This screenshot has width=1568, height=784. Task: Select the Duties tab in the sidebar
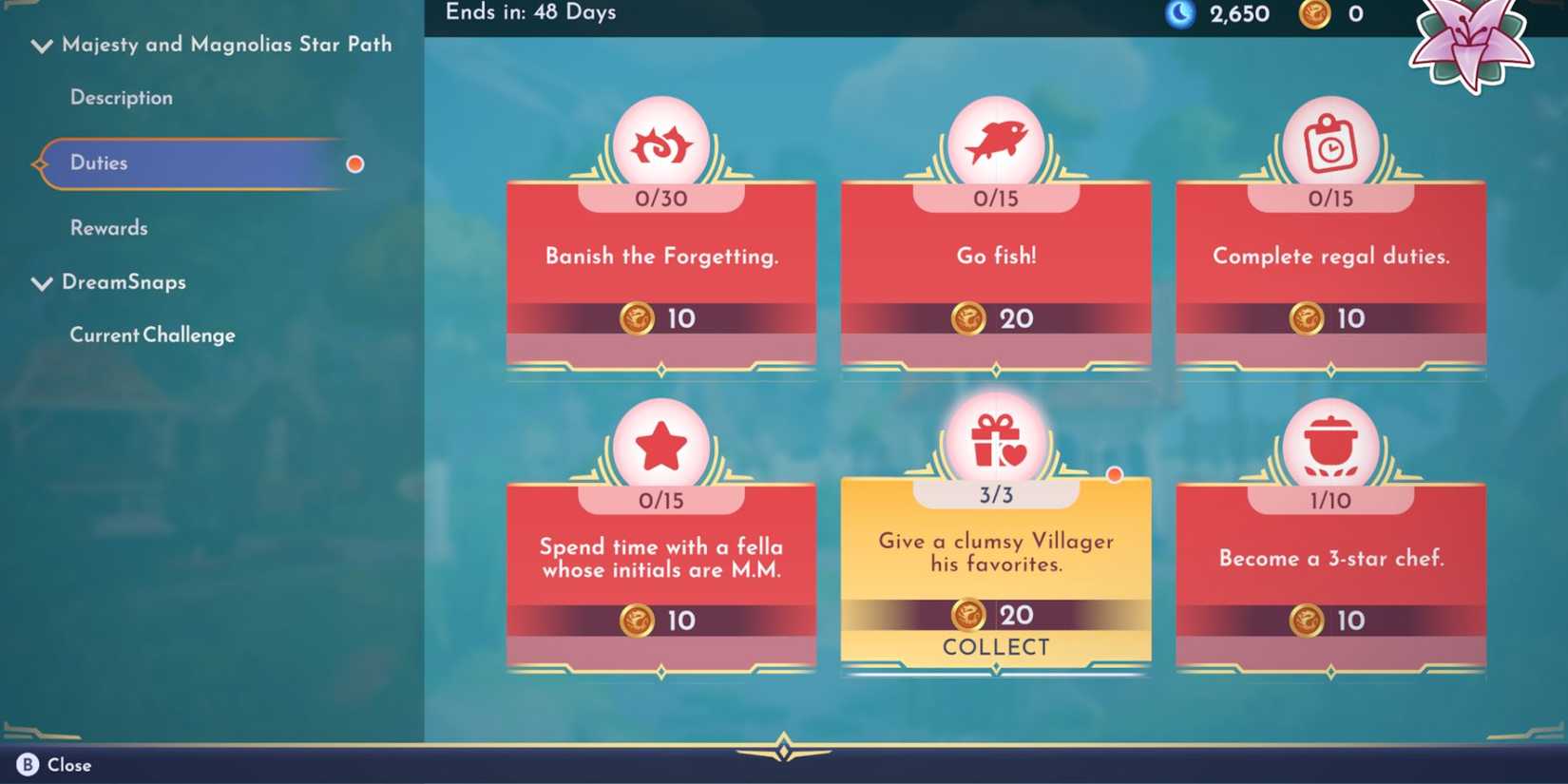click(99, 163)
